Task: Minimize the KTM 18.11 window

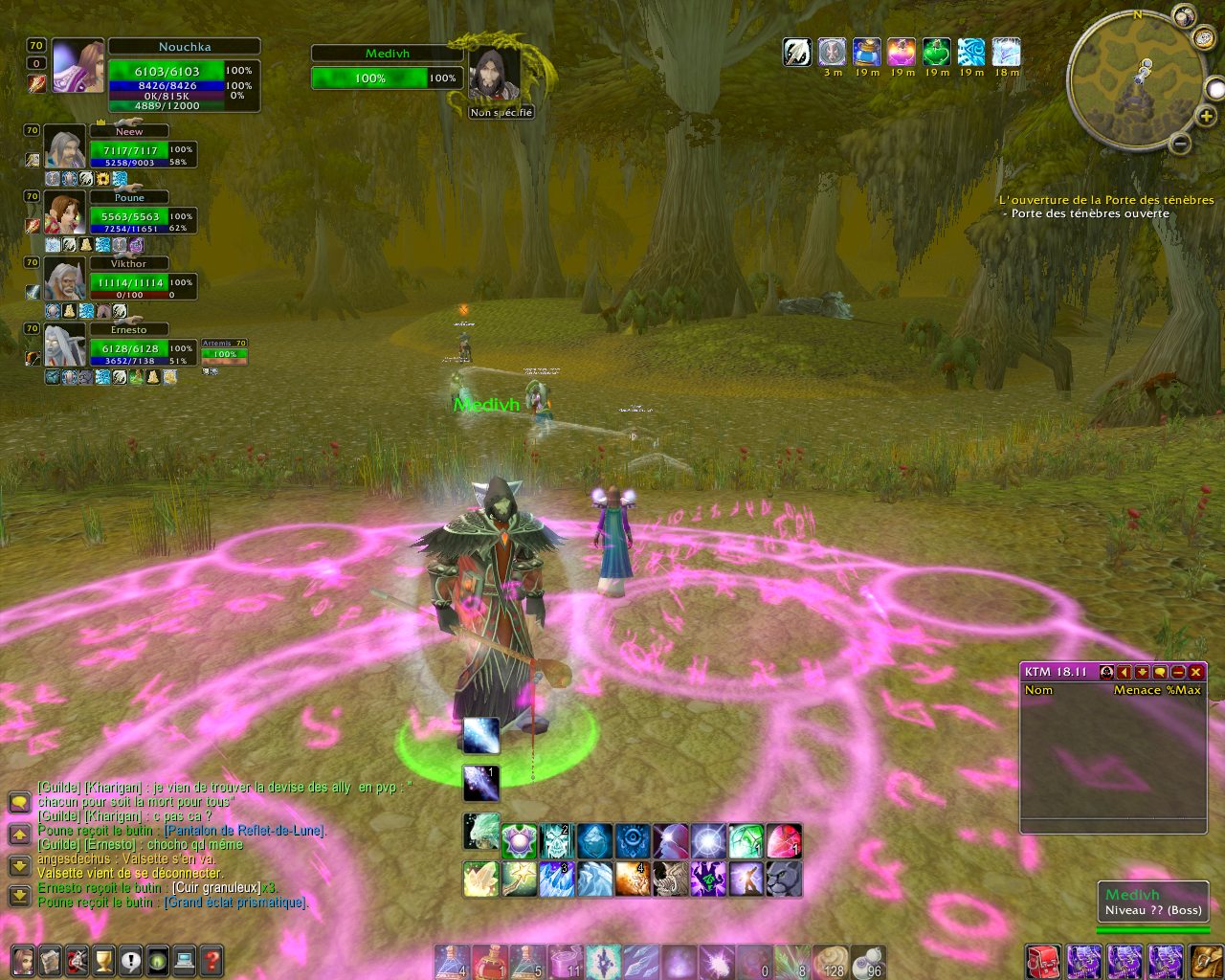Action: click(x=1178, y=672)
